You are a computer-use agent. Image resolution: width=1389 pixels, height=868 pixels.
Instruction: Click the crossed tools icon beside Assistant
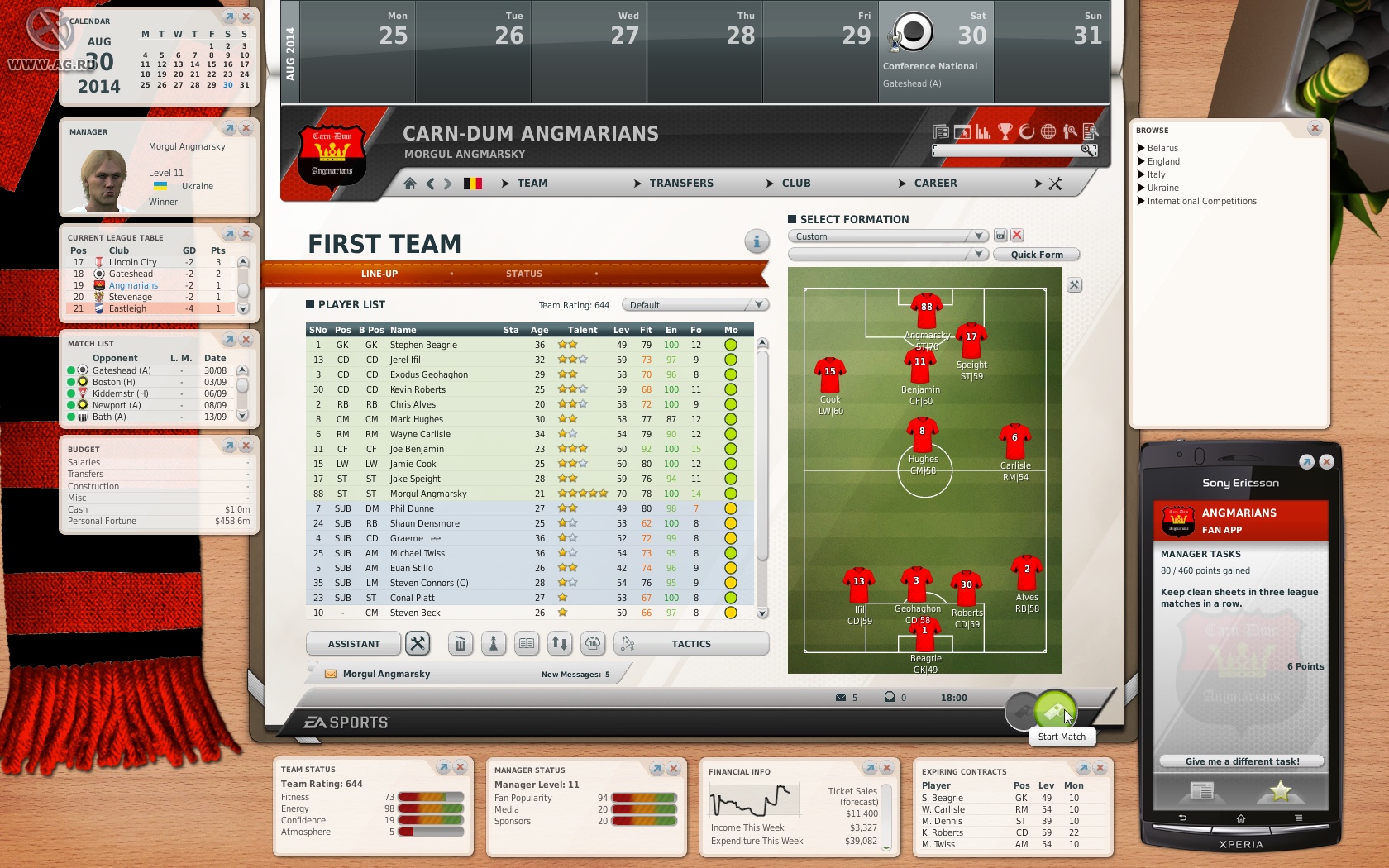click(x=418, y=643)
